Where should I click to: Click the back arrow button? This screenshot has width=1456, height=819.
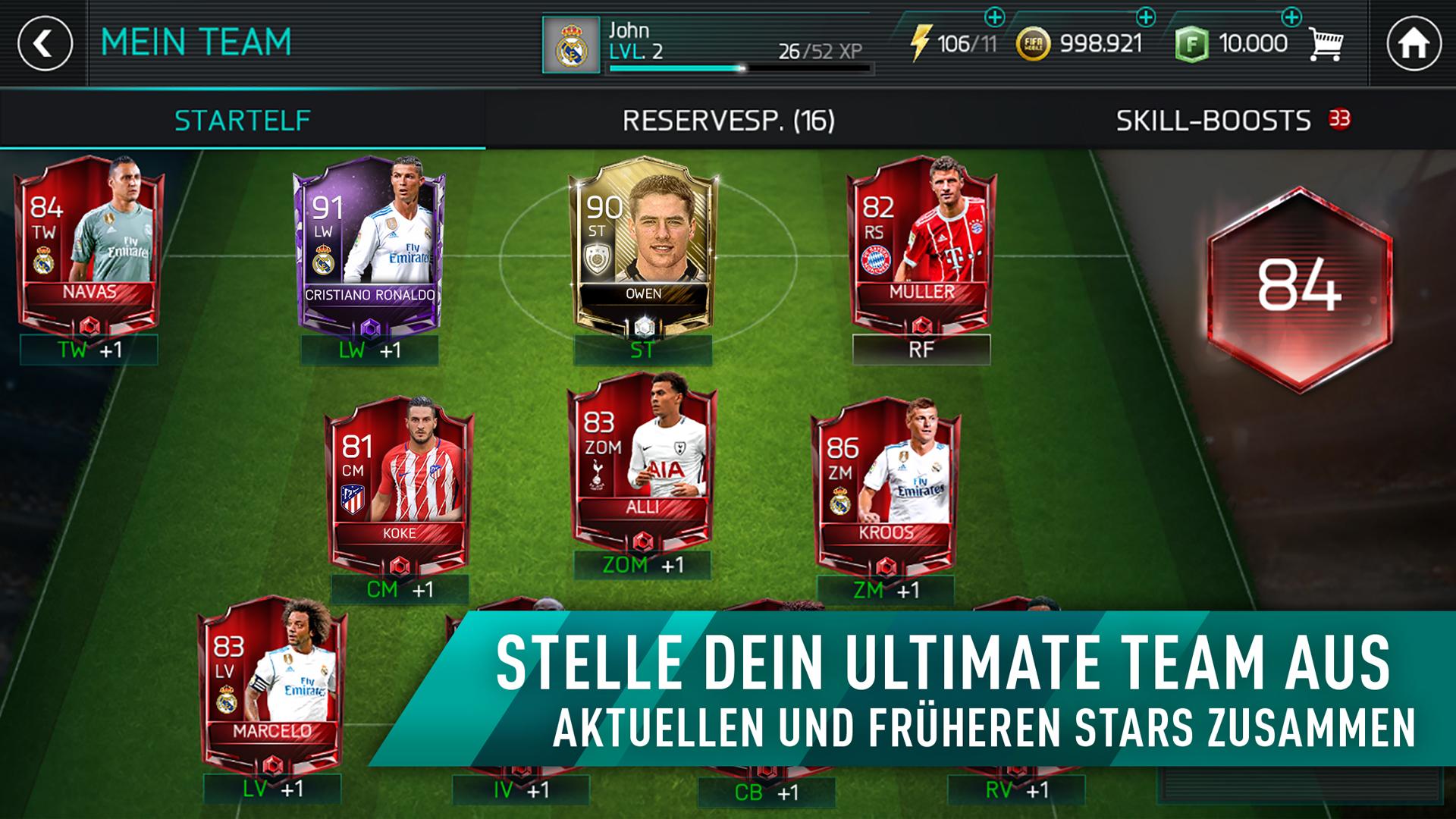[42, 43]
